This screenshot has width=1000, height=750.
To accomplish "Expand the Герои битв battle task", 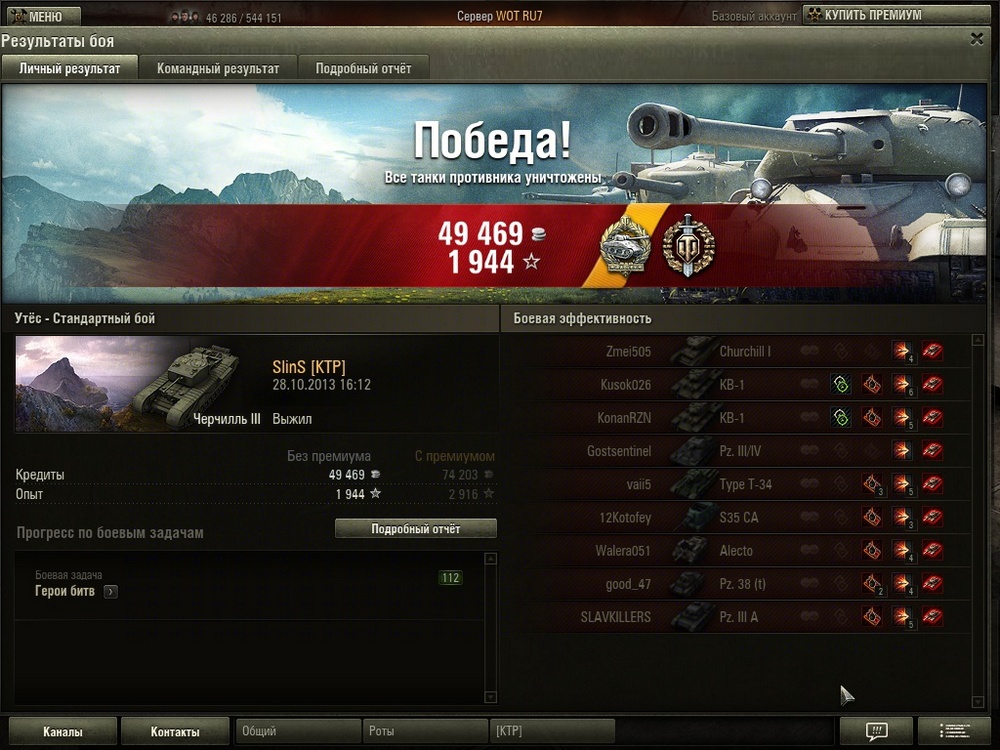I will [x=110, y=591].
